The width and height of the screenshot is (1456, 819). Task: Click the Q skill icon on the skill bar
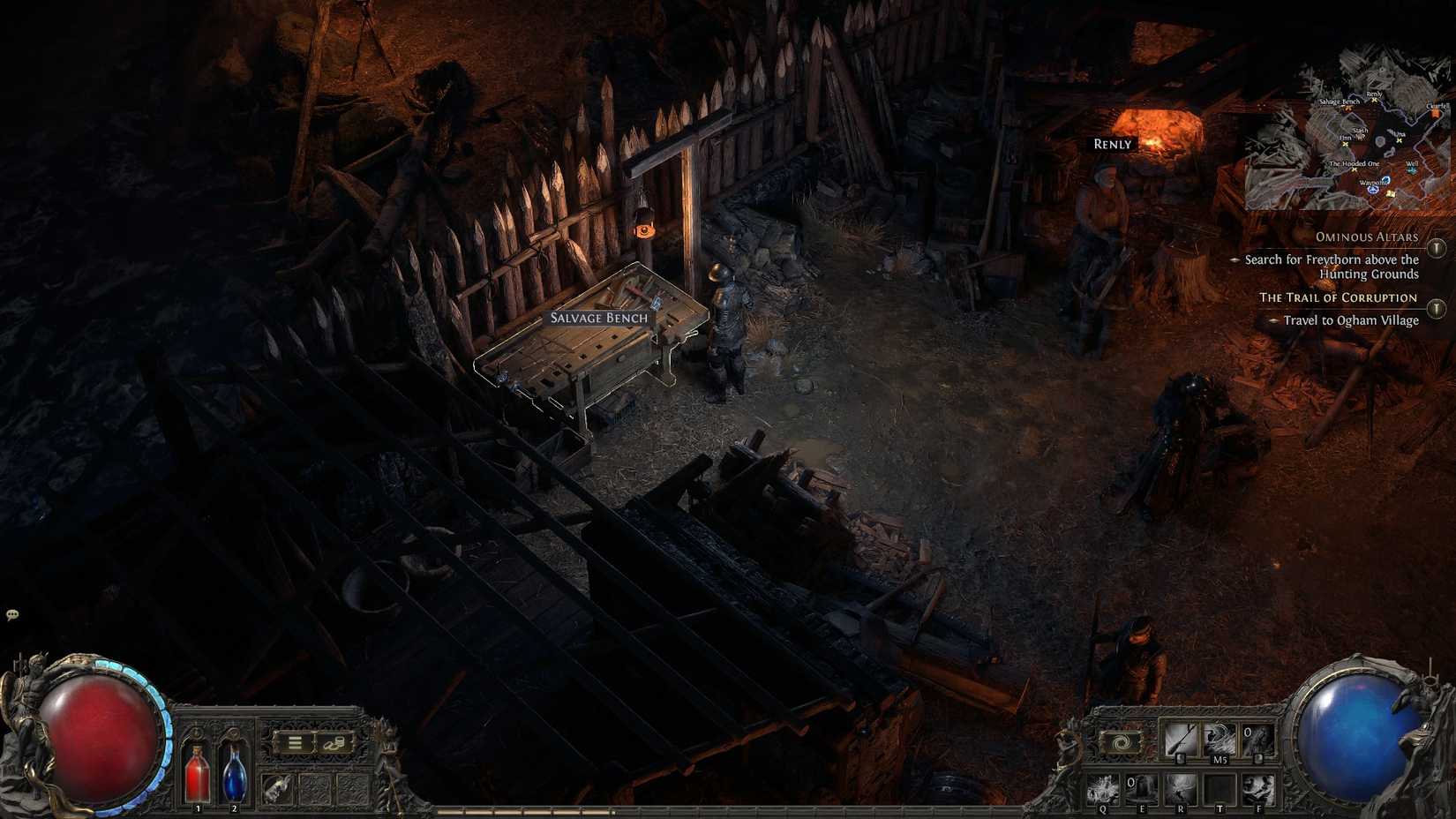click(x=1102, y=788)
